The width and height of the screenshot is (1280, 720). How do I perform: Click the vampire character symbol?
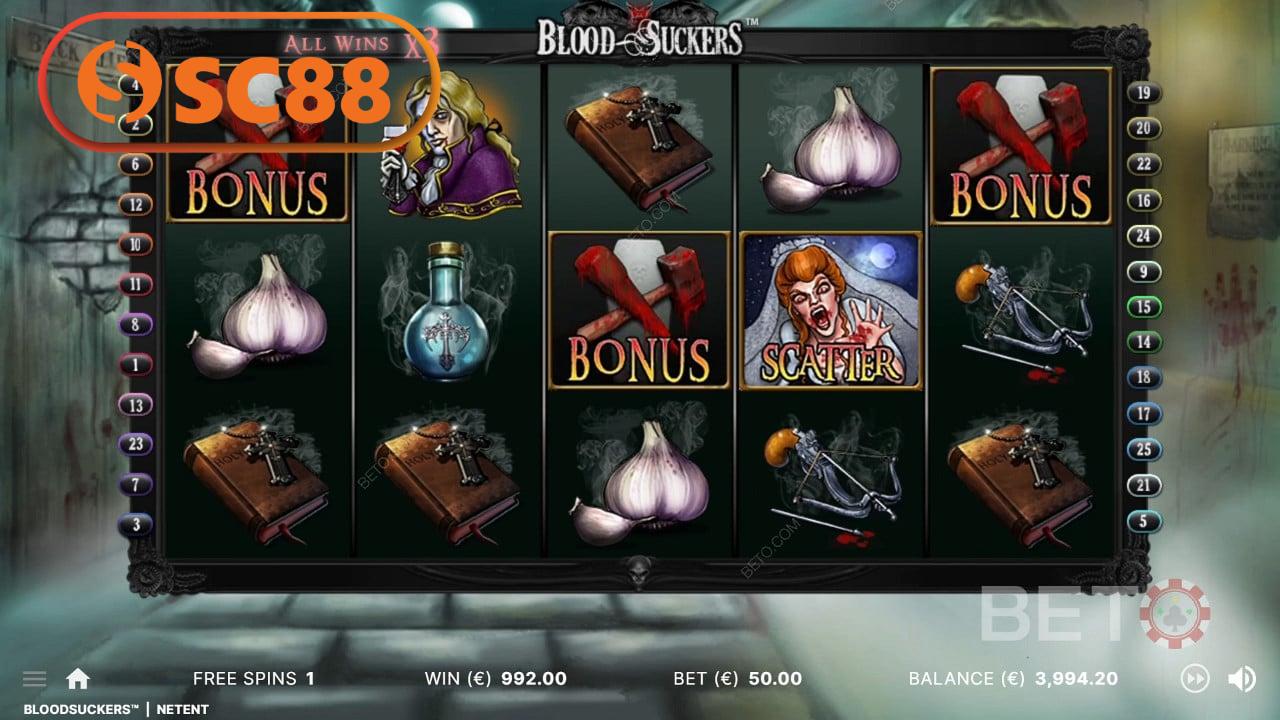click(x=451, y=147)
